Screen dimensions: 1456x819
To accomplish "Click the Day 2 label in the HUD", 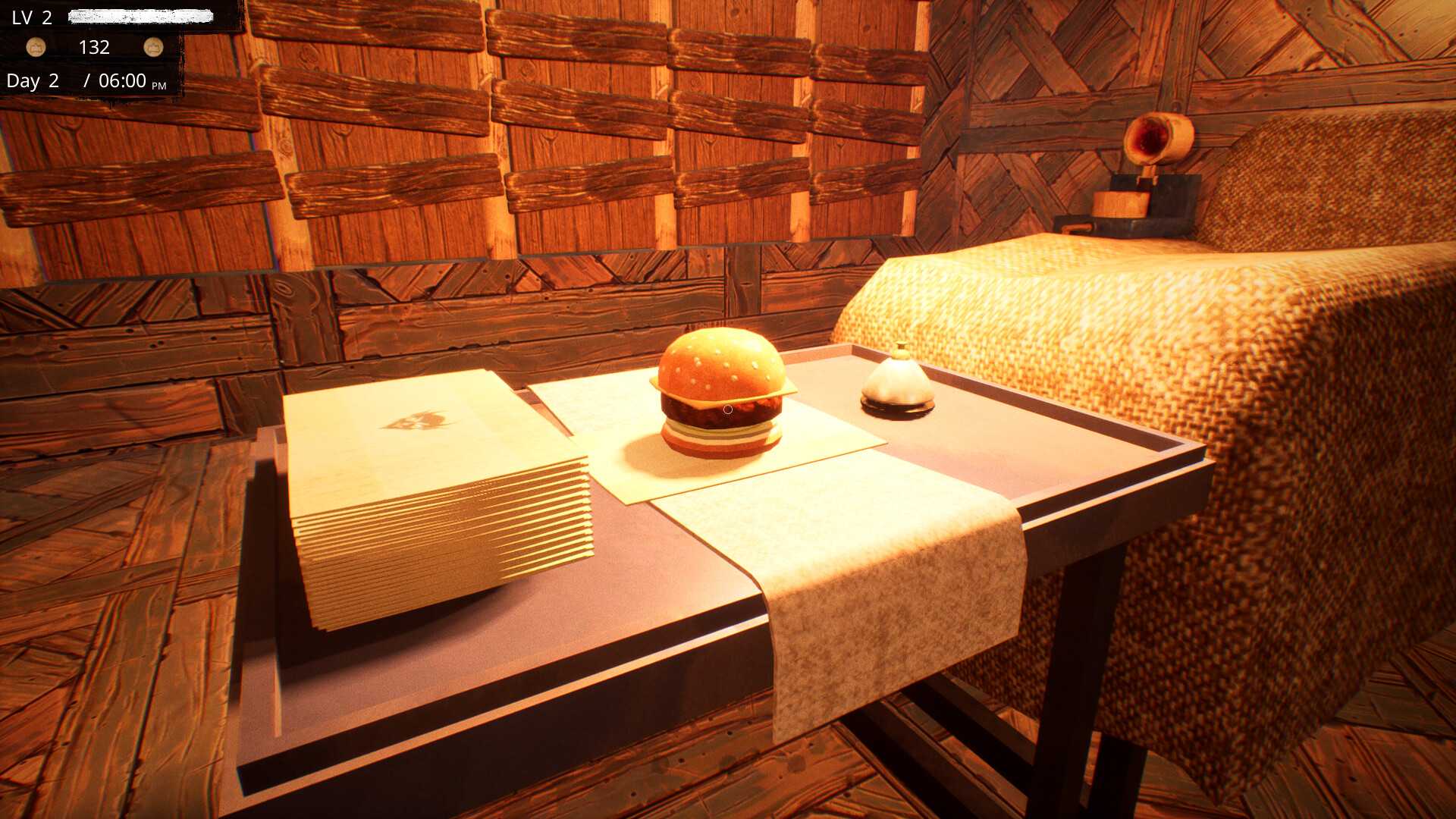I will 32,80.
